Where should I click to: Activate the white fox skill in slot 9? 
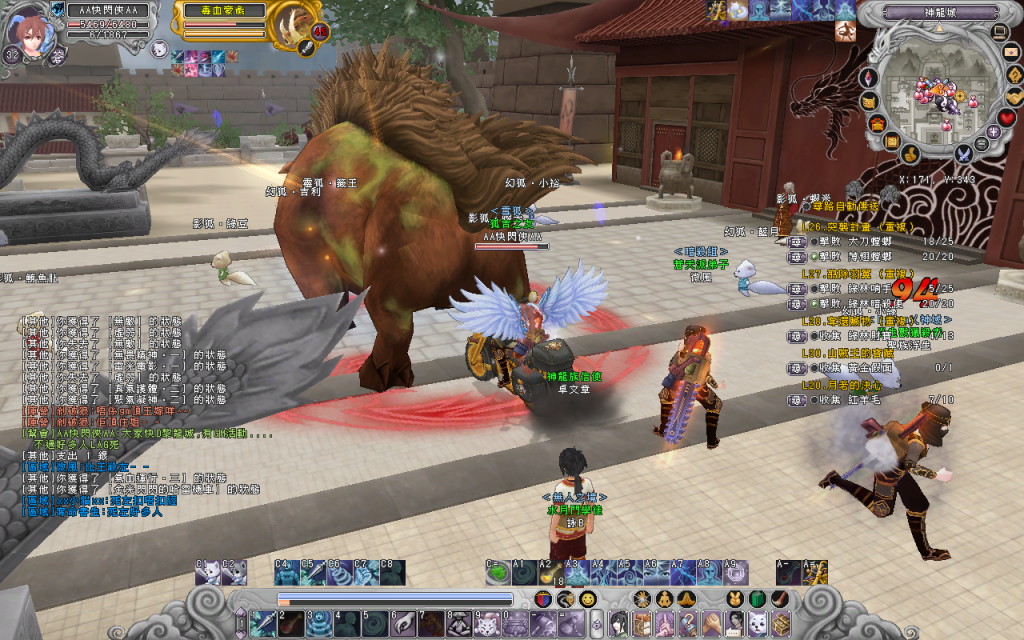486,624
